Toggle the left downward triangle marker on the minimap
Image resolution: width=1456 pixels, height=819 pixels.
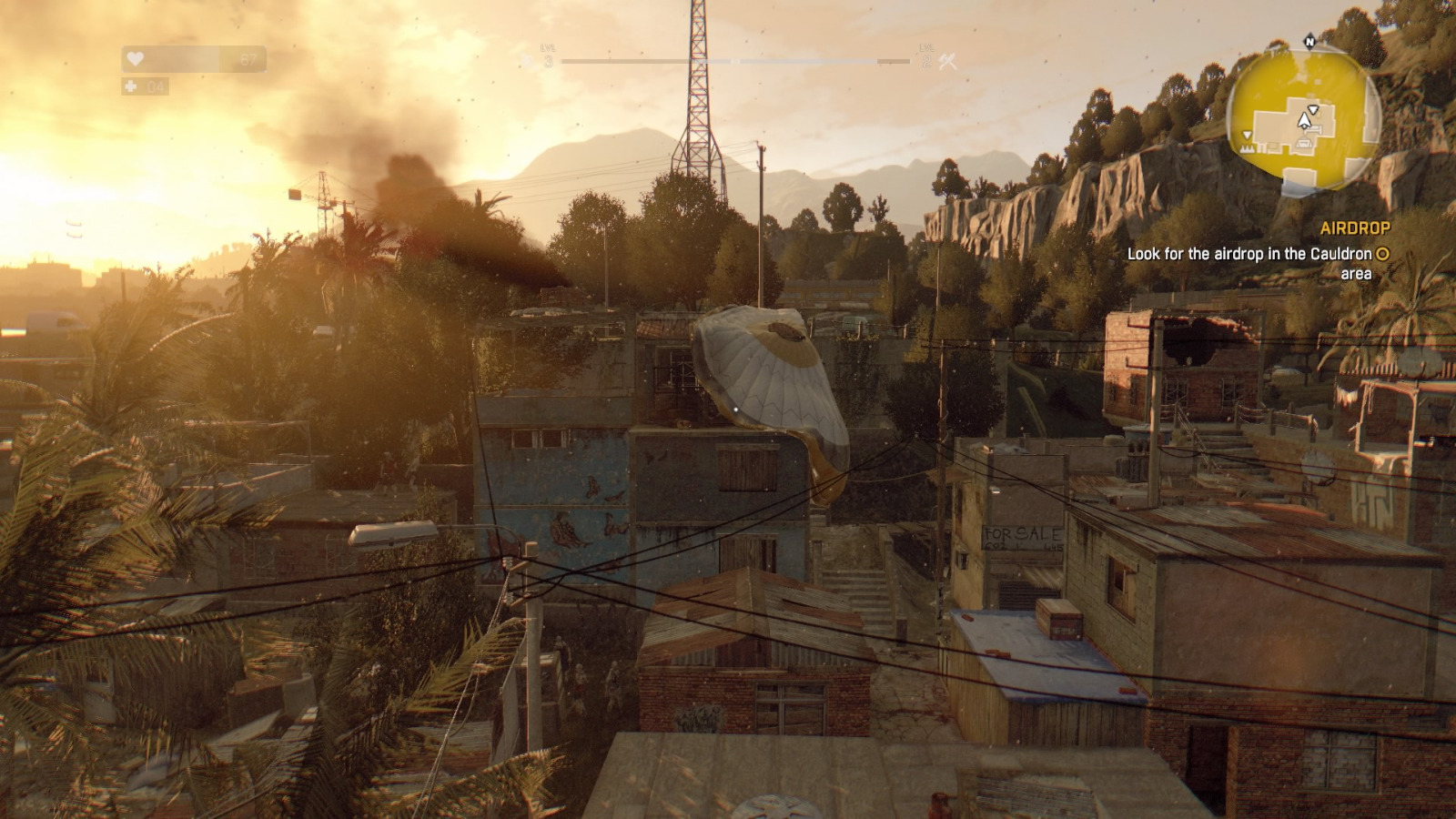point(1247,135)
